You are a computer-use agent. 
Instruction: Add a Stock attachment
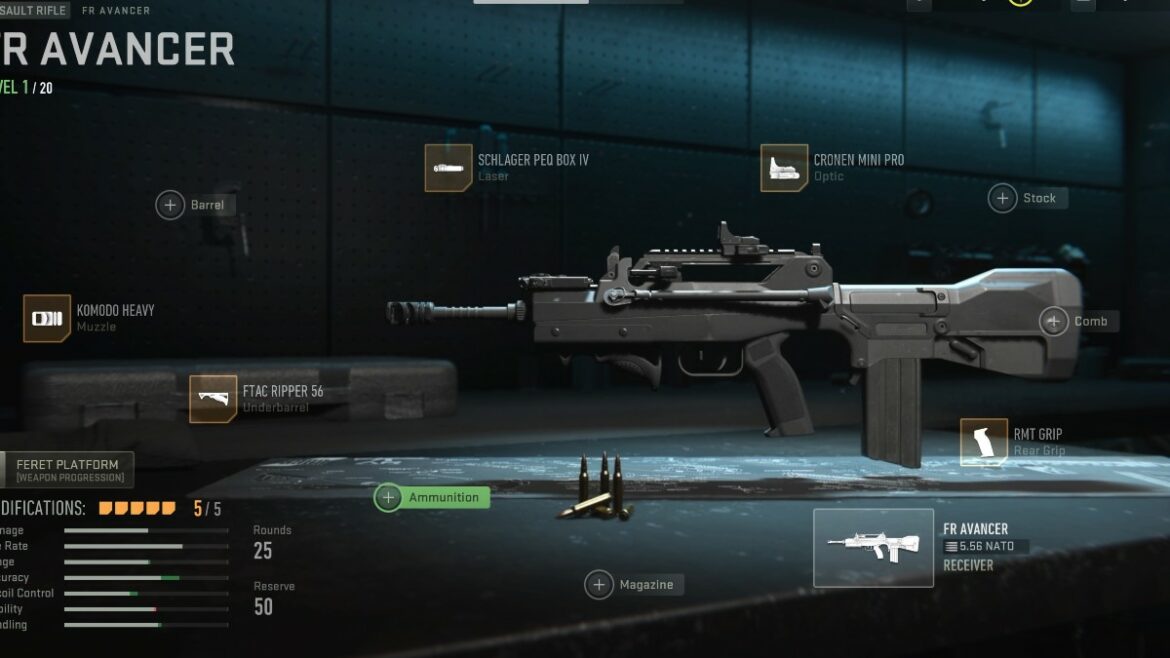(x=1003, y=198)
